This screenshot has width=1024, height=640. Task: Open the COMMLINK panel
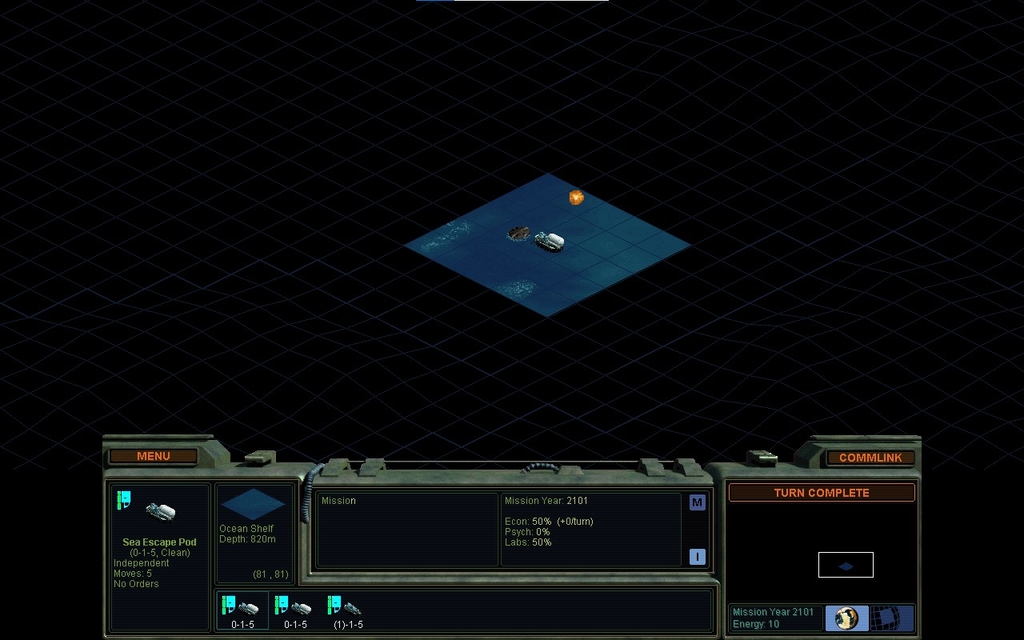(870, 457)
